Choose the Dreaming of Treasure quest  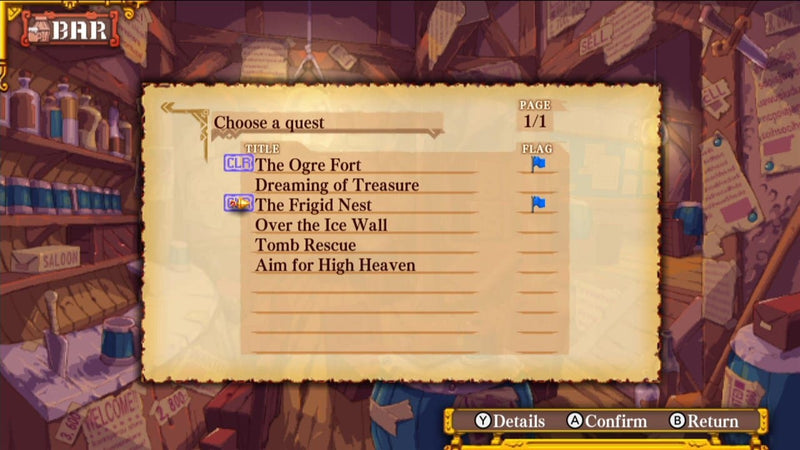(x=336, y=185)
